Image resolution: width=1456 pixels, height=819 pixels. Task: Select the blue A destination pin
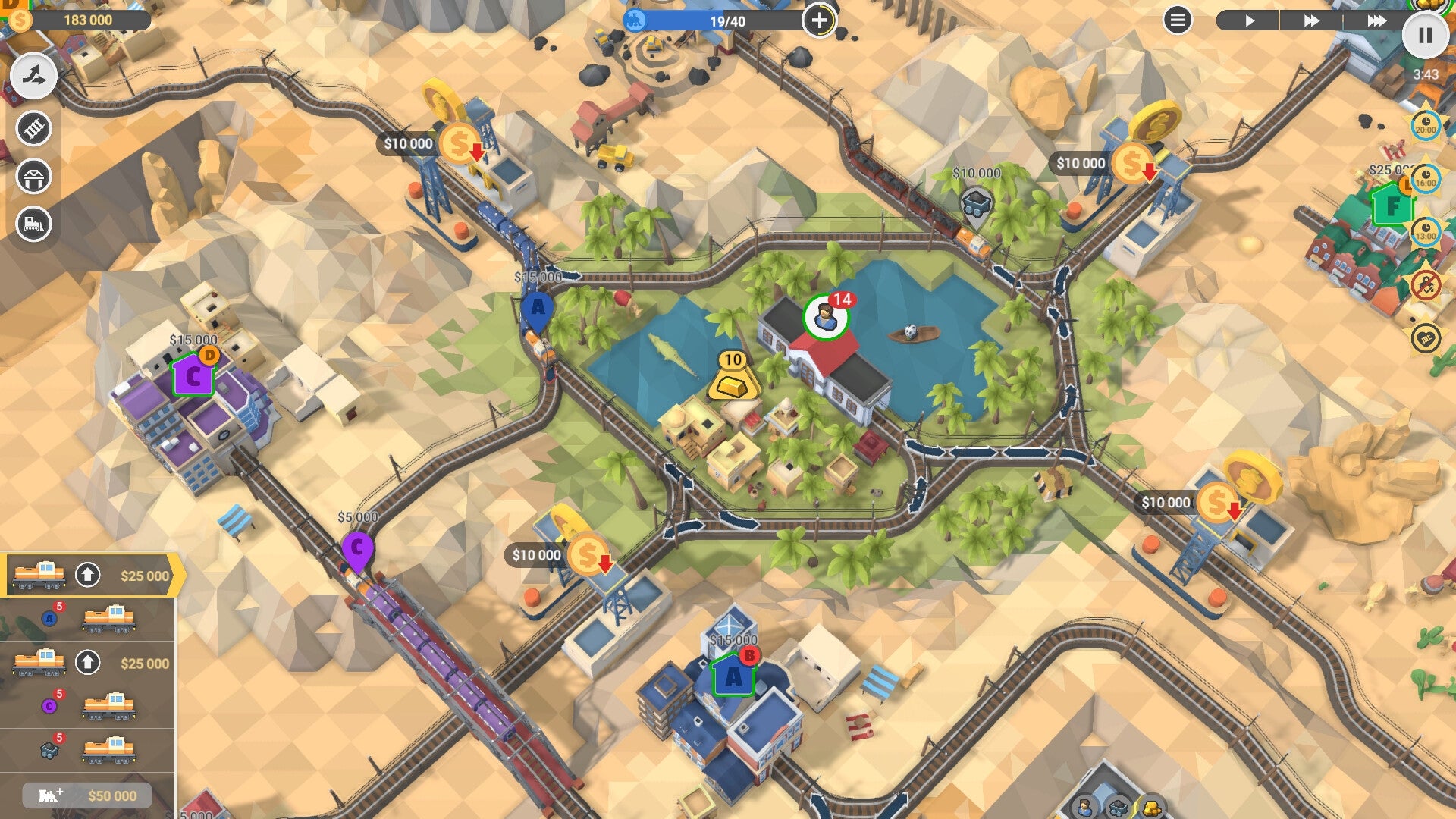[539, 306]
